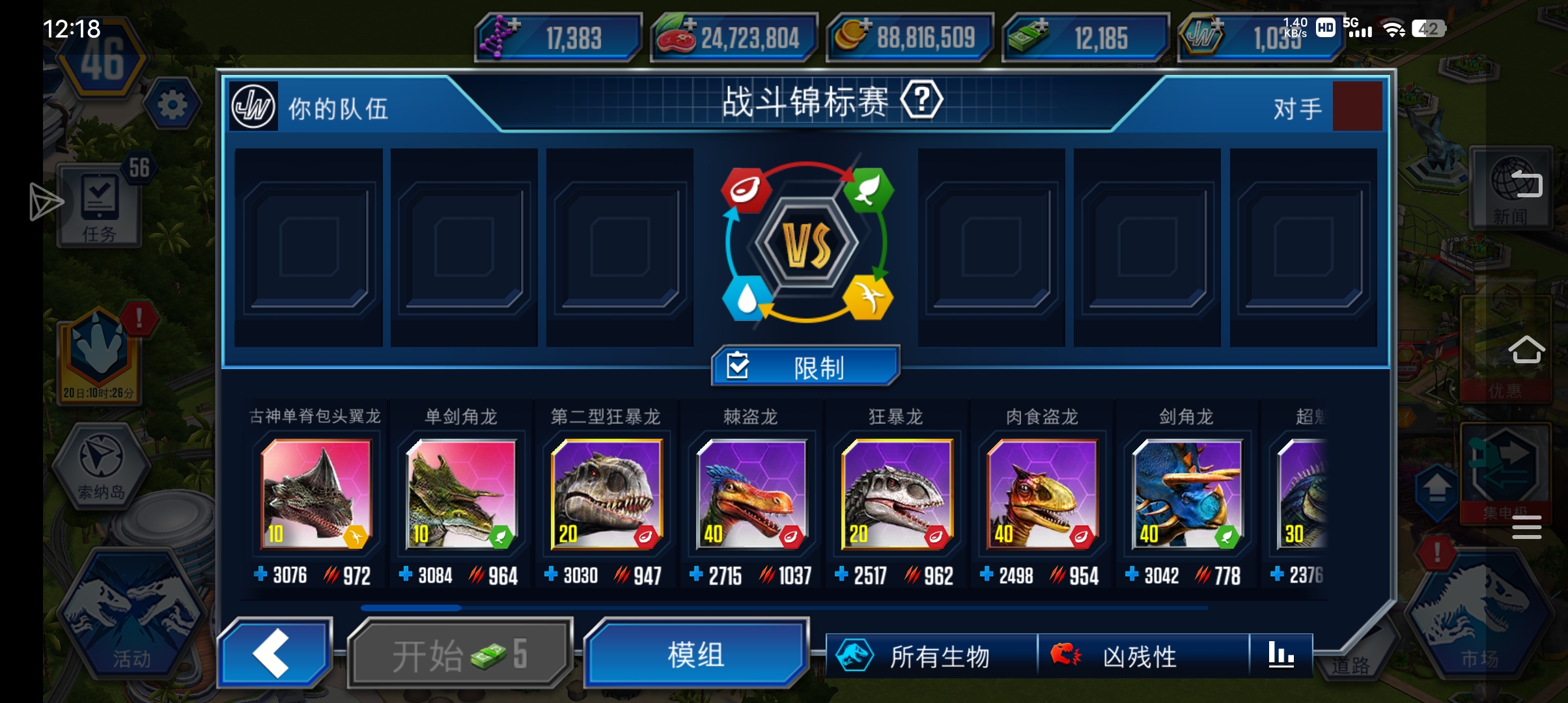Click the home icon on the right edge
This screenshot has height=703, width=1568.
tap(1527, 350)
